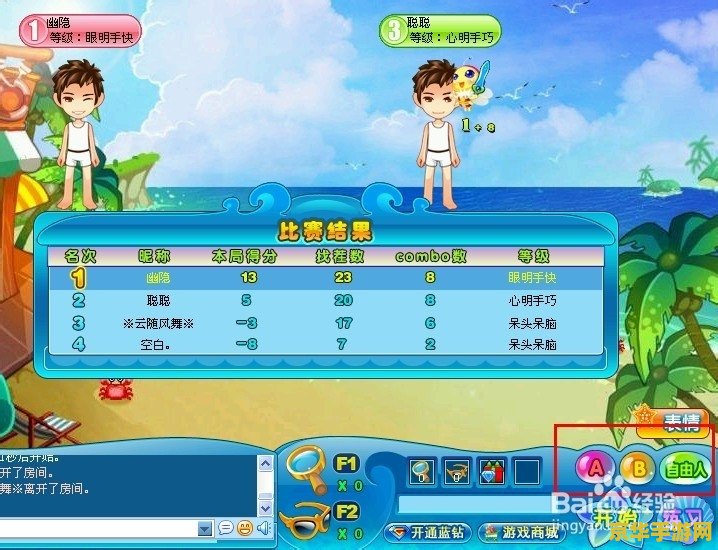718x550 pixels.
Task: Select the 自由人 free player button
Action: pyautogui.click(x=684, y=467)
